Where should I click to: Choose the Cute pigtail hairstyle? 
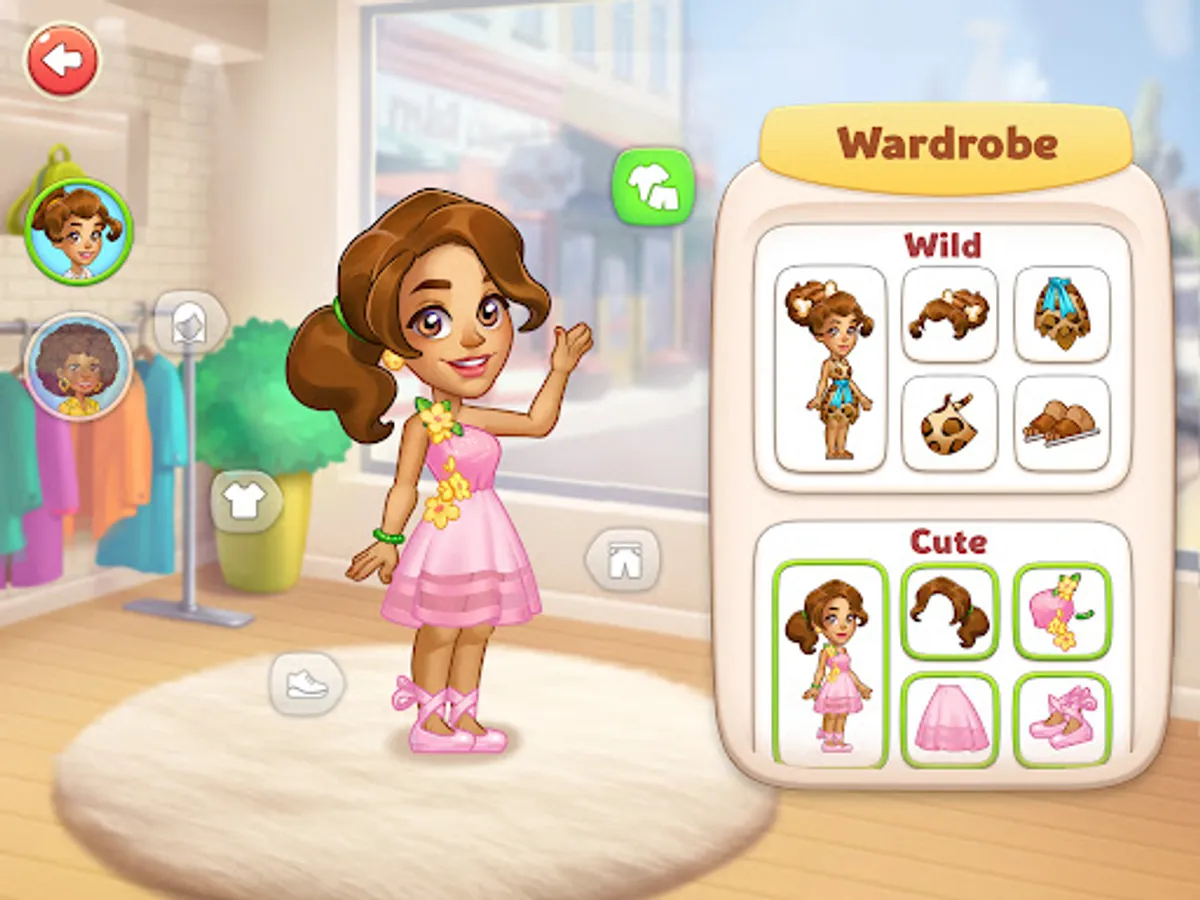[950, 610]
